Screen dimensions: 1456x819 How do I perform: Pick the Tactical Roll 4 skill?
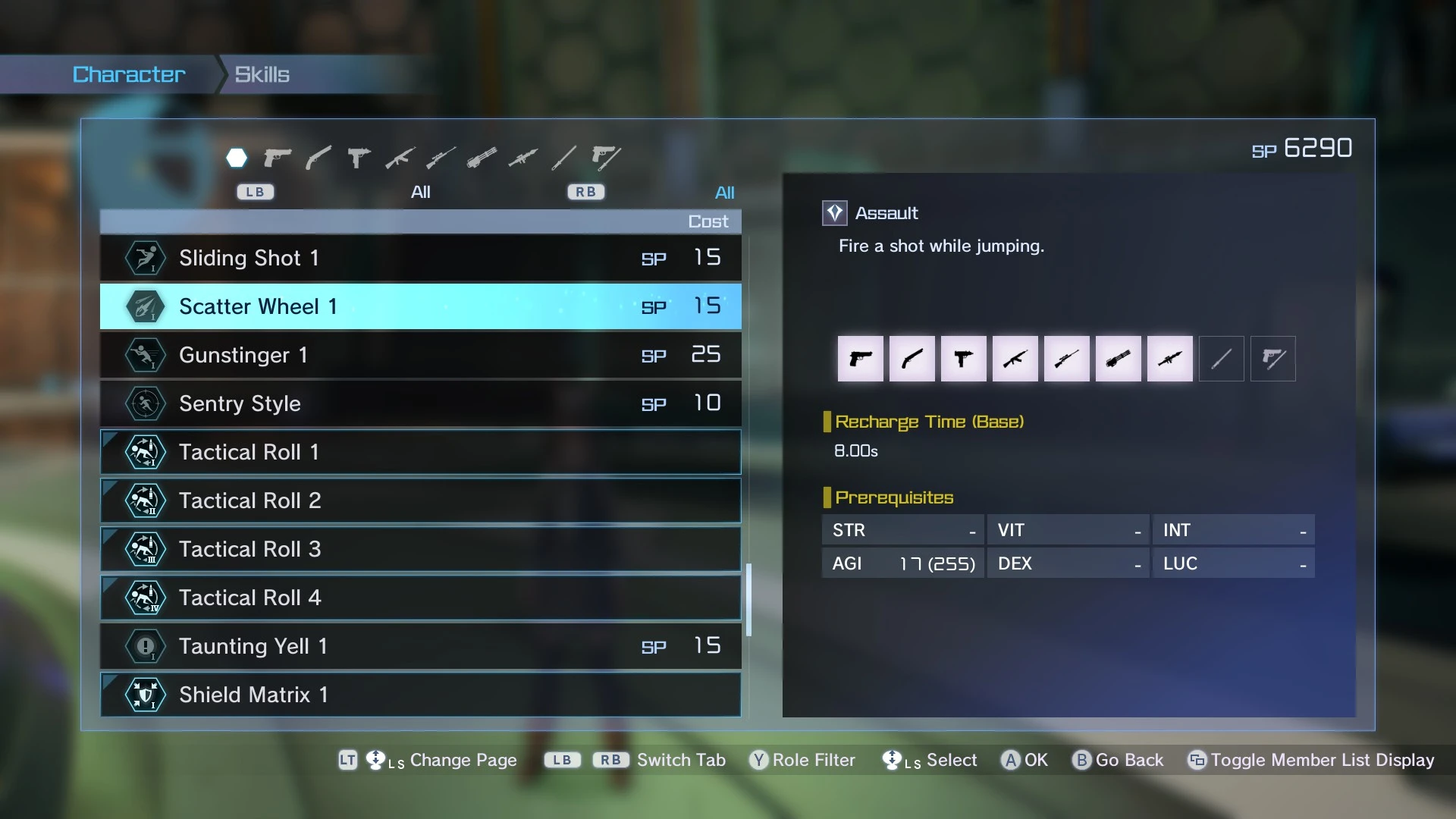point(420,598)
